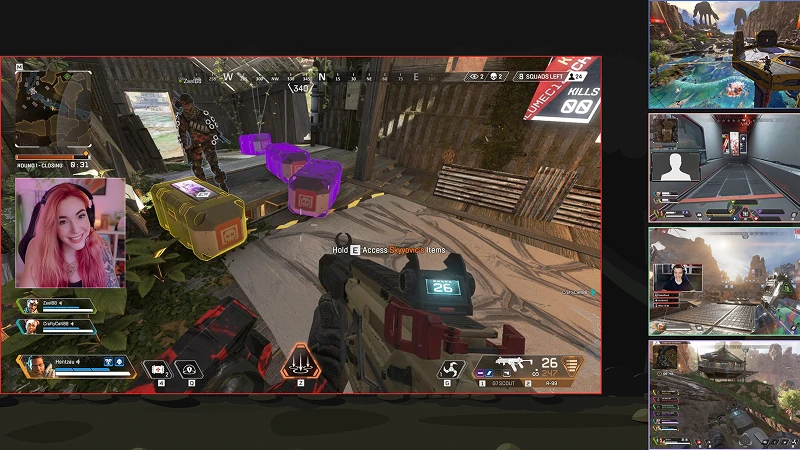This screenshot has width=800, height=450.
Task: Switch to the top water-map stream thumbnail
Action: 724,54
